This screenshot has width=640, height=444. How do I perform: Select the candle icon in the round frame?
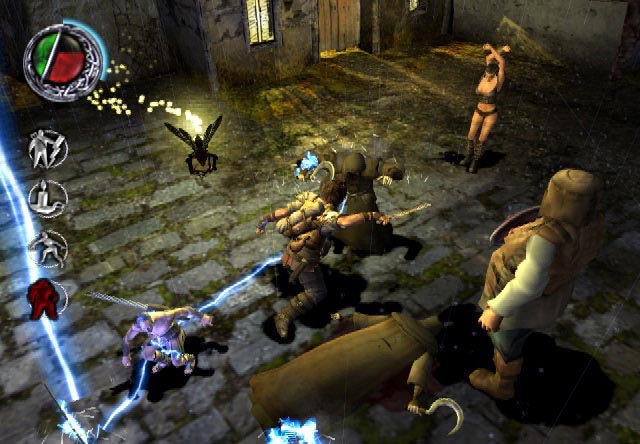pyautogui.click(x=47, y=198)
